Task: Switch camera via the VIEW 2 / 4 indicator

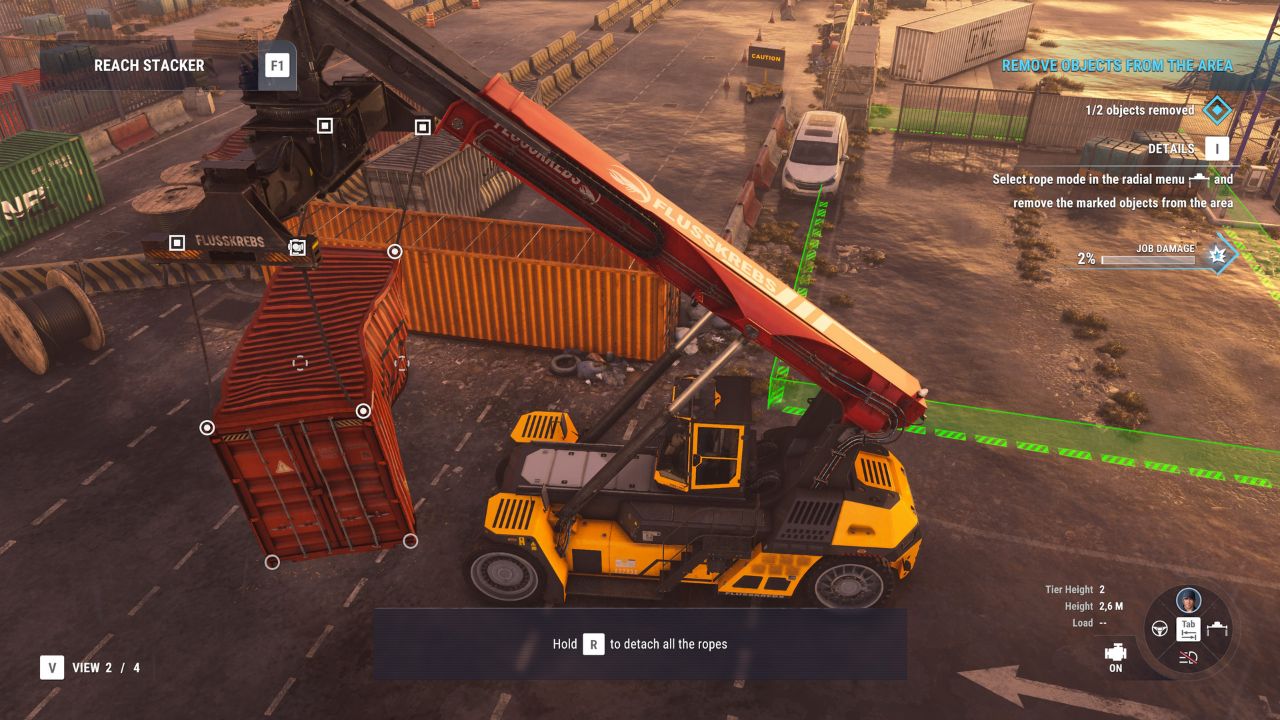Action: coord(90,668)
